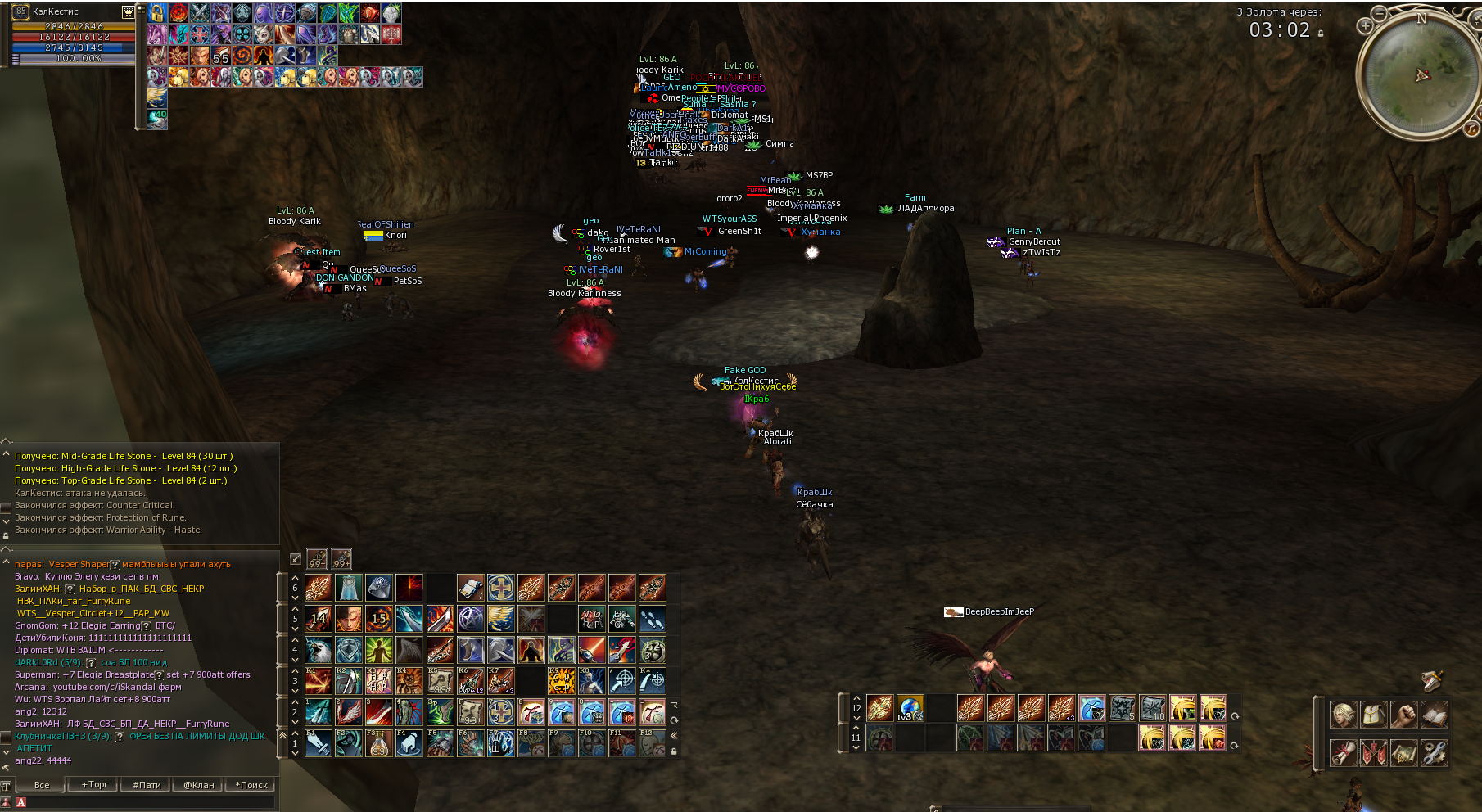Viewport: 1482px width, 812px height.
Task: Open the #Пати chat tab
Action: click(x=147, y=785)
